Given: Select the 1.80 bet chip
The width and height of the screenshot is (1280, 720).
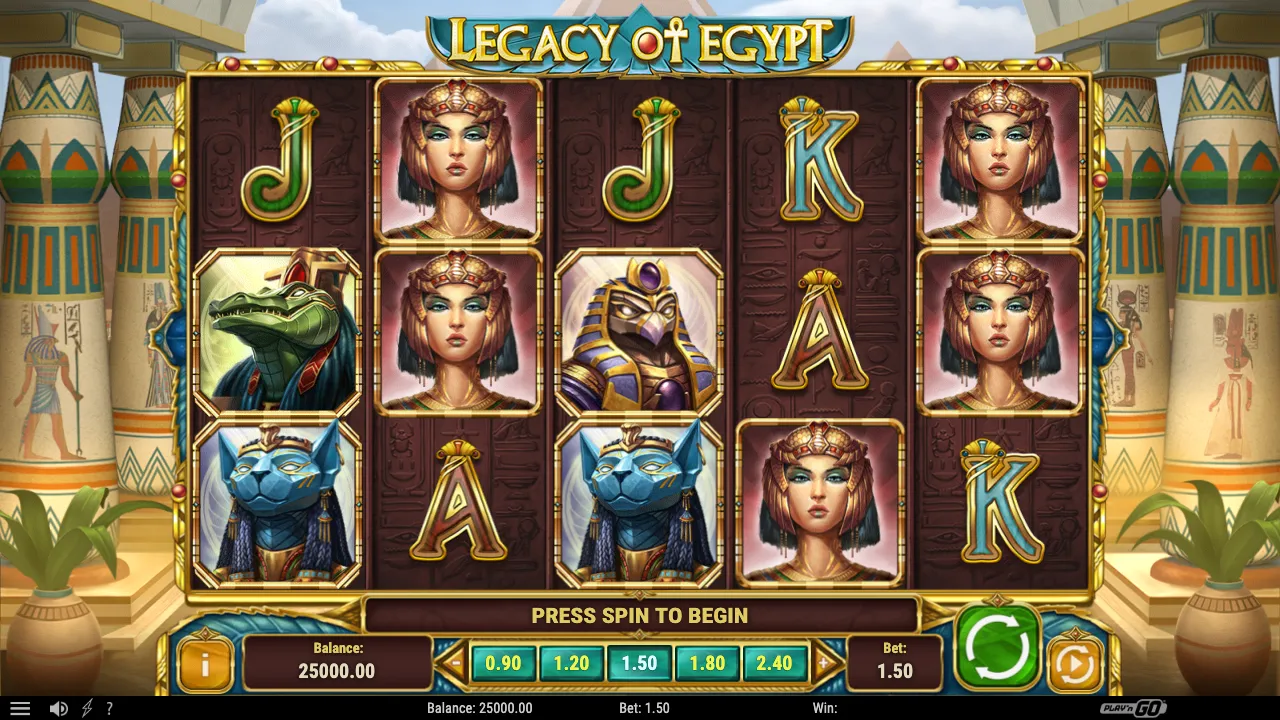Looking at the screenshot, I should (x=708, y=662).
